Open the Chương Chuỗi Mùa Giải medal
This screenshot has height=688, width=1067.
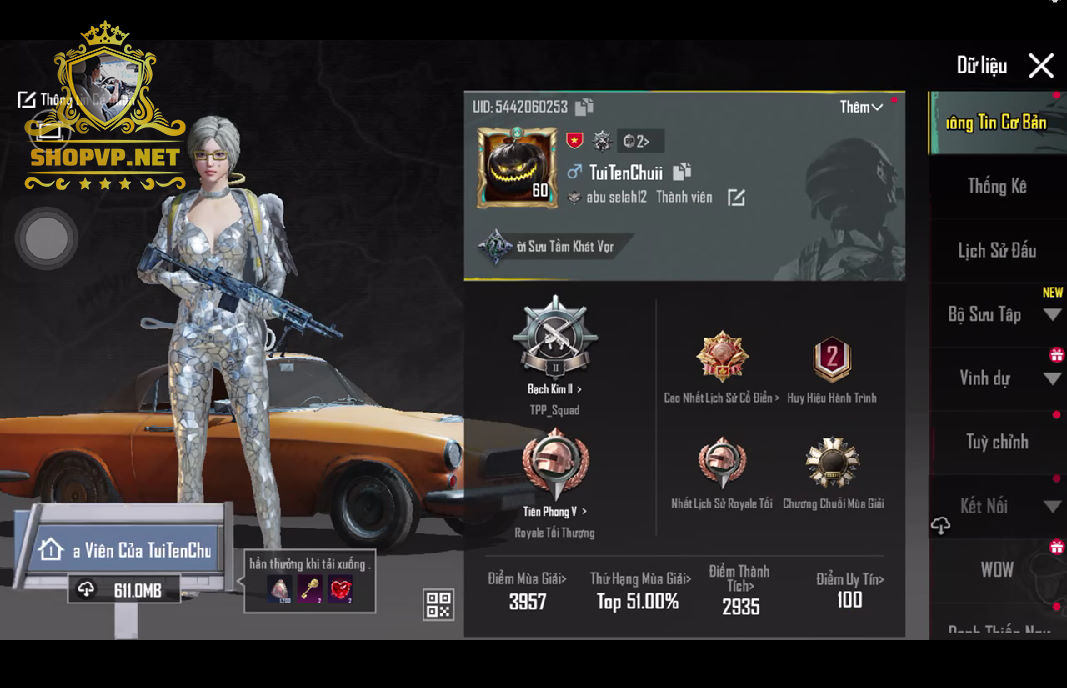832,464
